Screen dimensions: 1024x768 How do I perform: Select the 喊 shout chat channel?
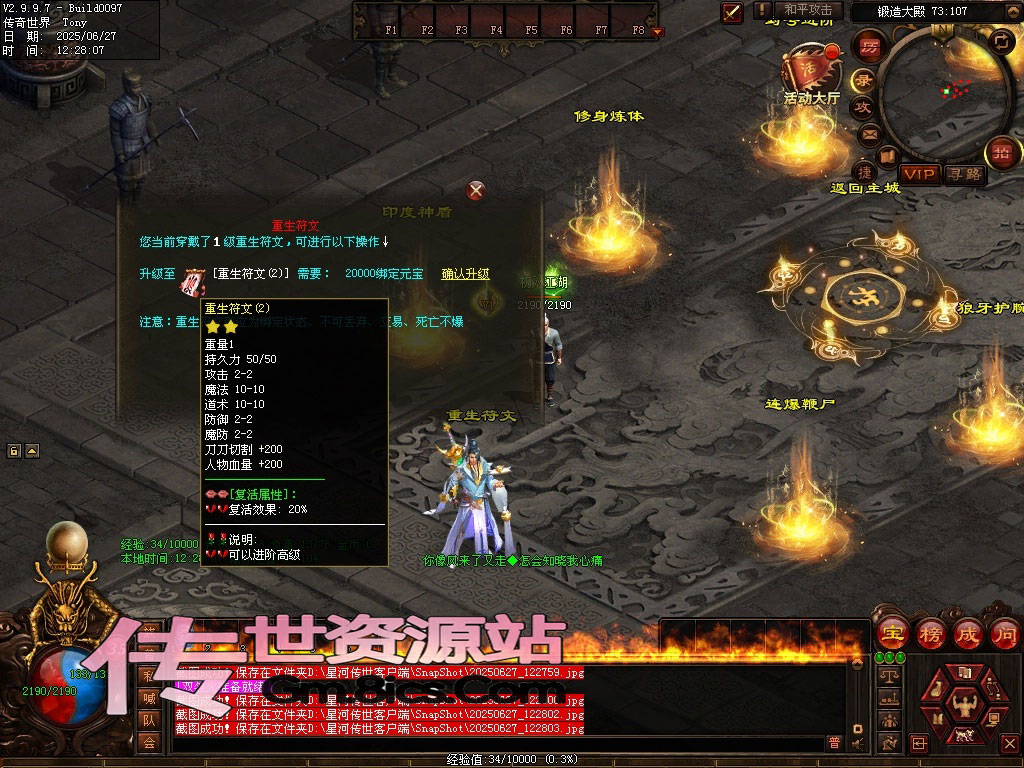point(148,698)
